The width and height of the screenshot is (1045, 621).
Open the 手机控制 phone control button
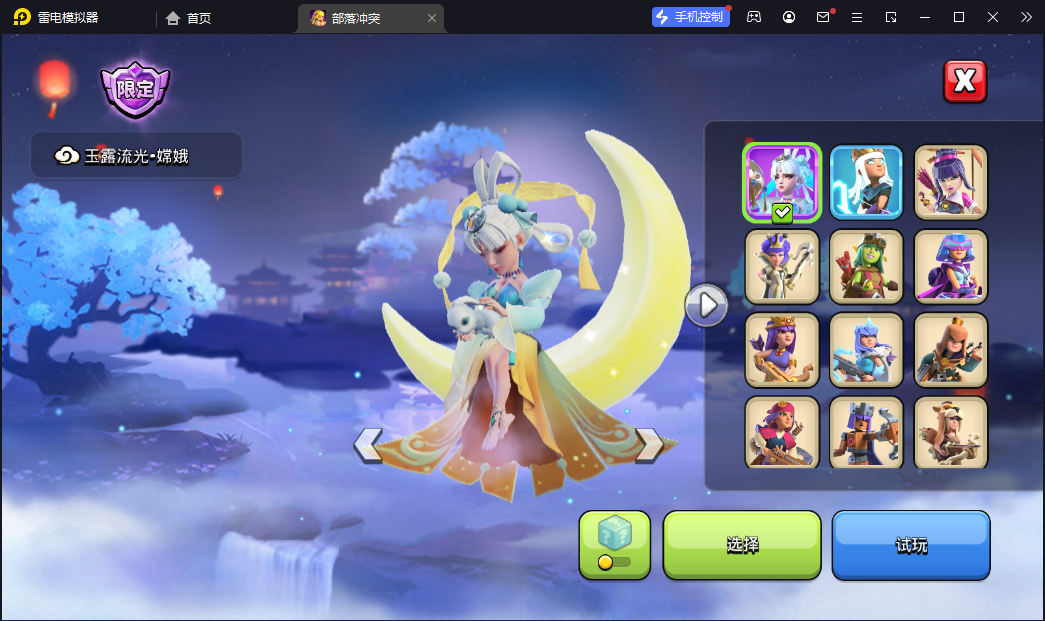tap(690, 17)
